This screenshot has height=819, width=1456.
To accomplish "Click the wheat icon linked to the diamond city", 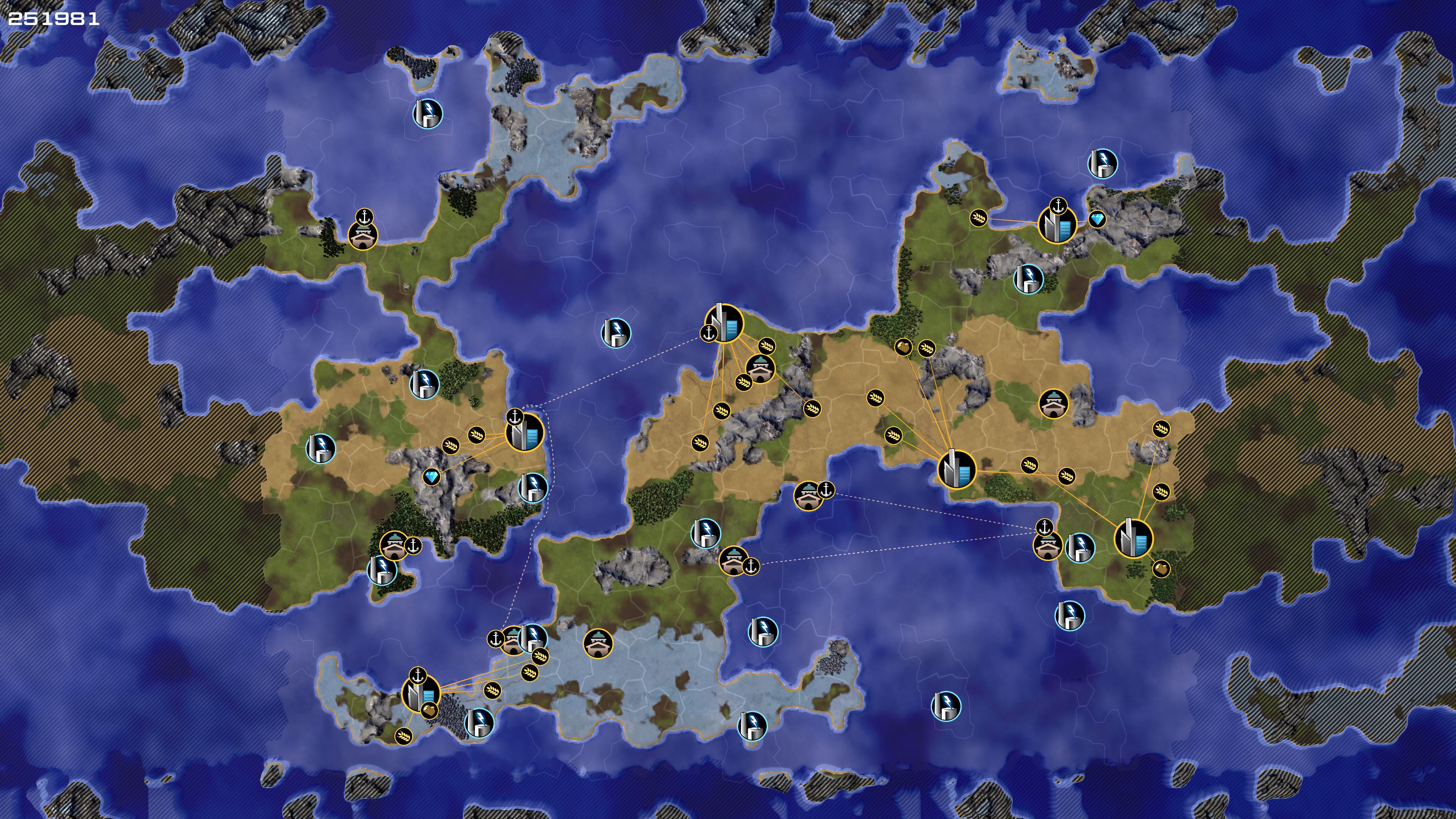I will tap(978, 217).
